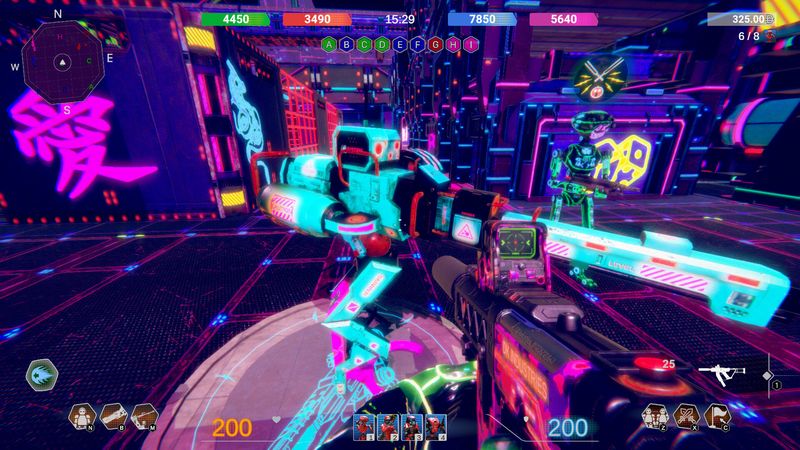The image size is (800, 450).
Task: Switch to squad member portrait 3
Action: (411, 427)
